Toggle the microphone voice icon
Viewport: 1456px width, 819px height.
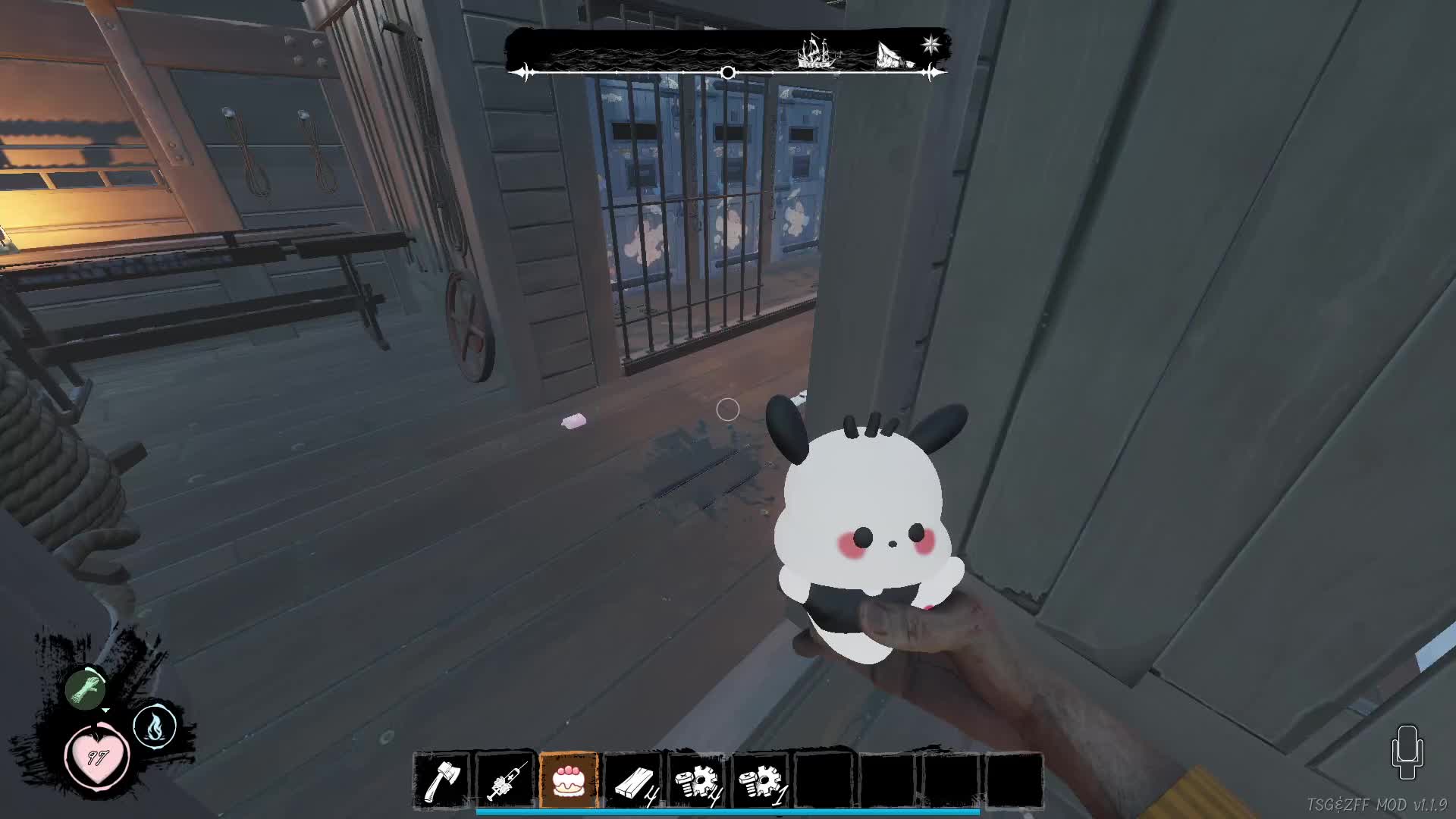1407,752
